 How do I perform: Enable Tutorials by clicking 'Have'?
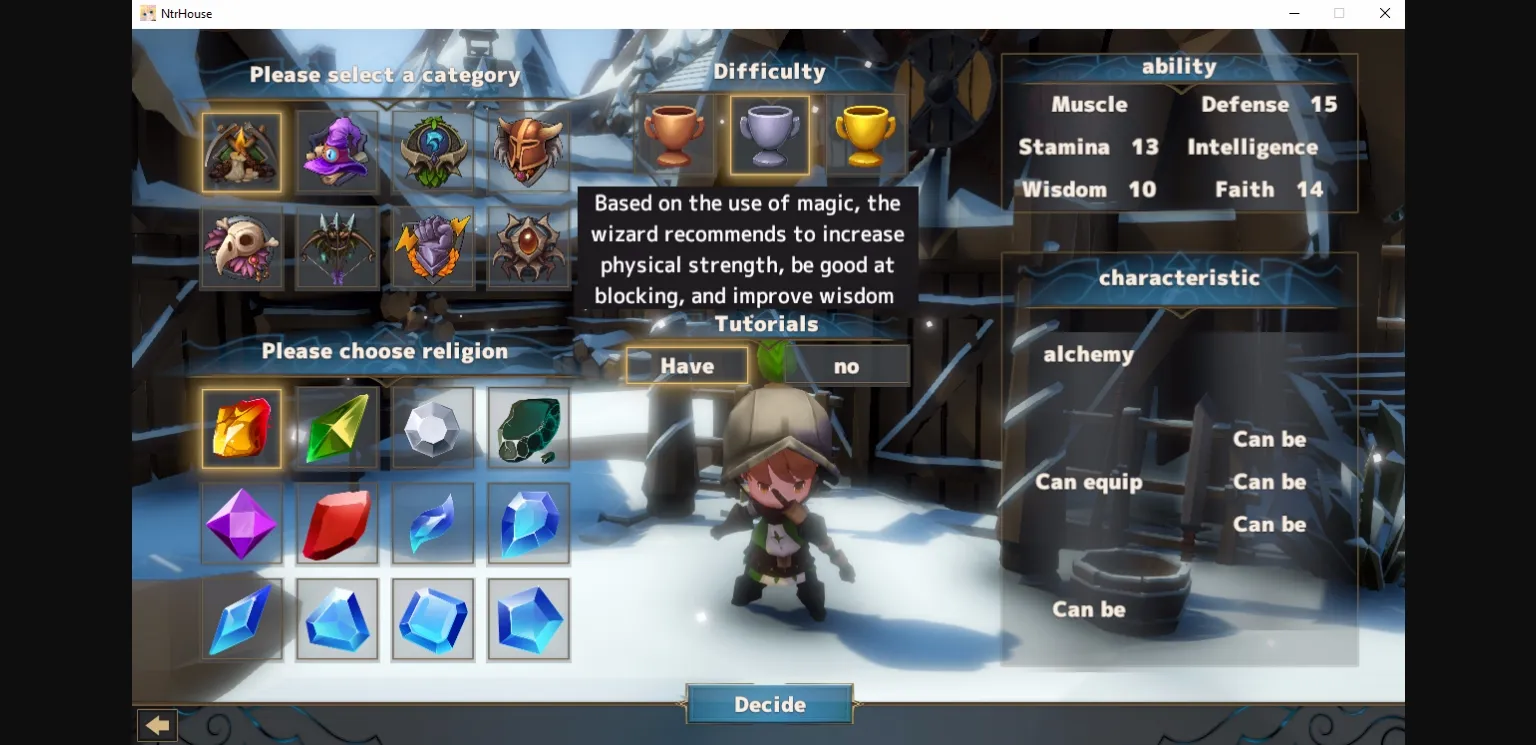click(x=687, y=365)
